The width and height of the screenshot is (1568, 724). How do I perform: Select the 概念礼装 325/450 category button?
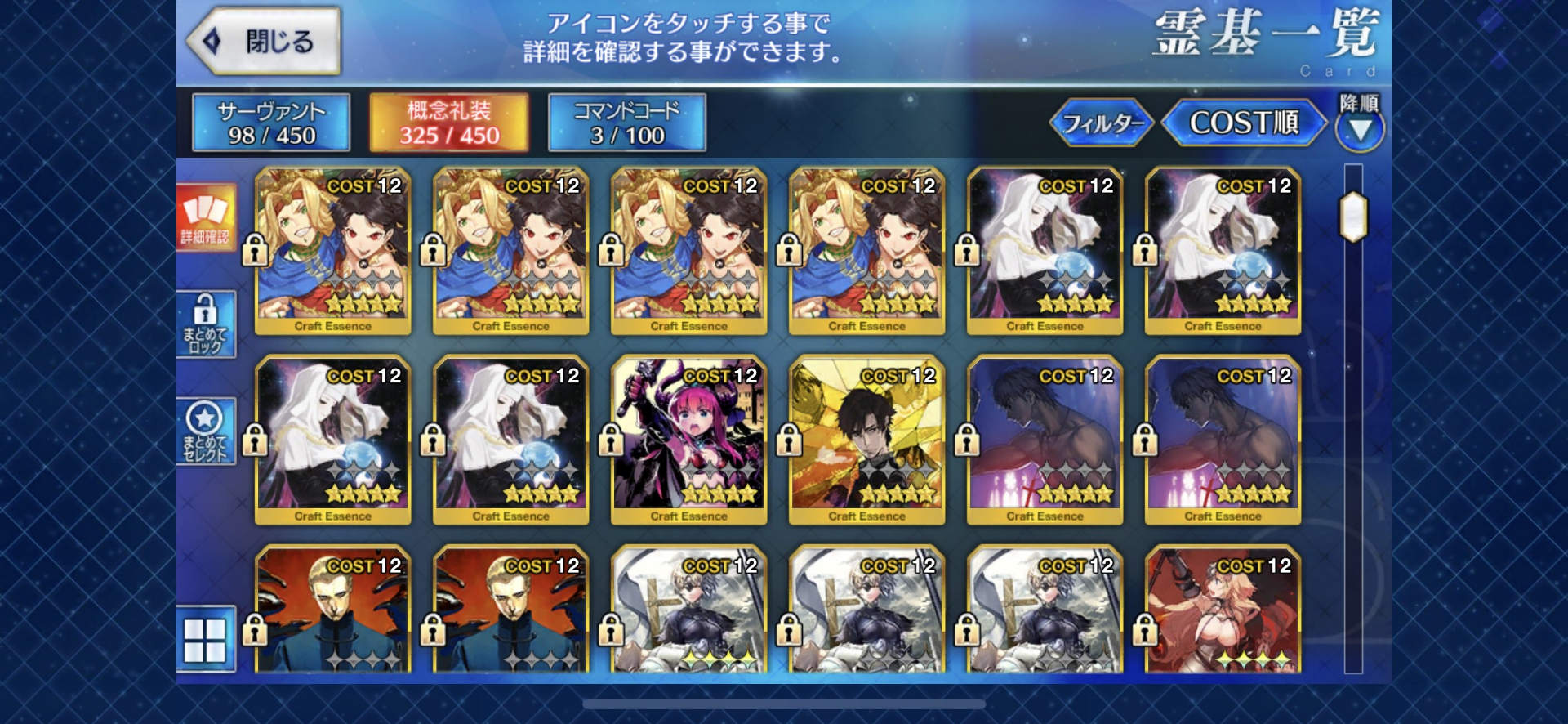(x=449, y=123)
